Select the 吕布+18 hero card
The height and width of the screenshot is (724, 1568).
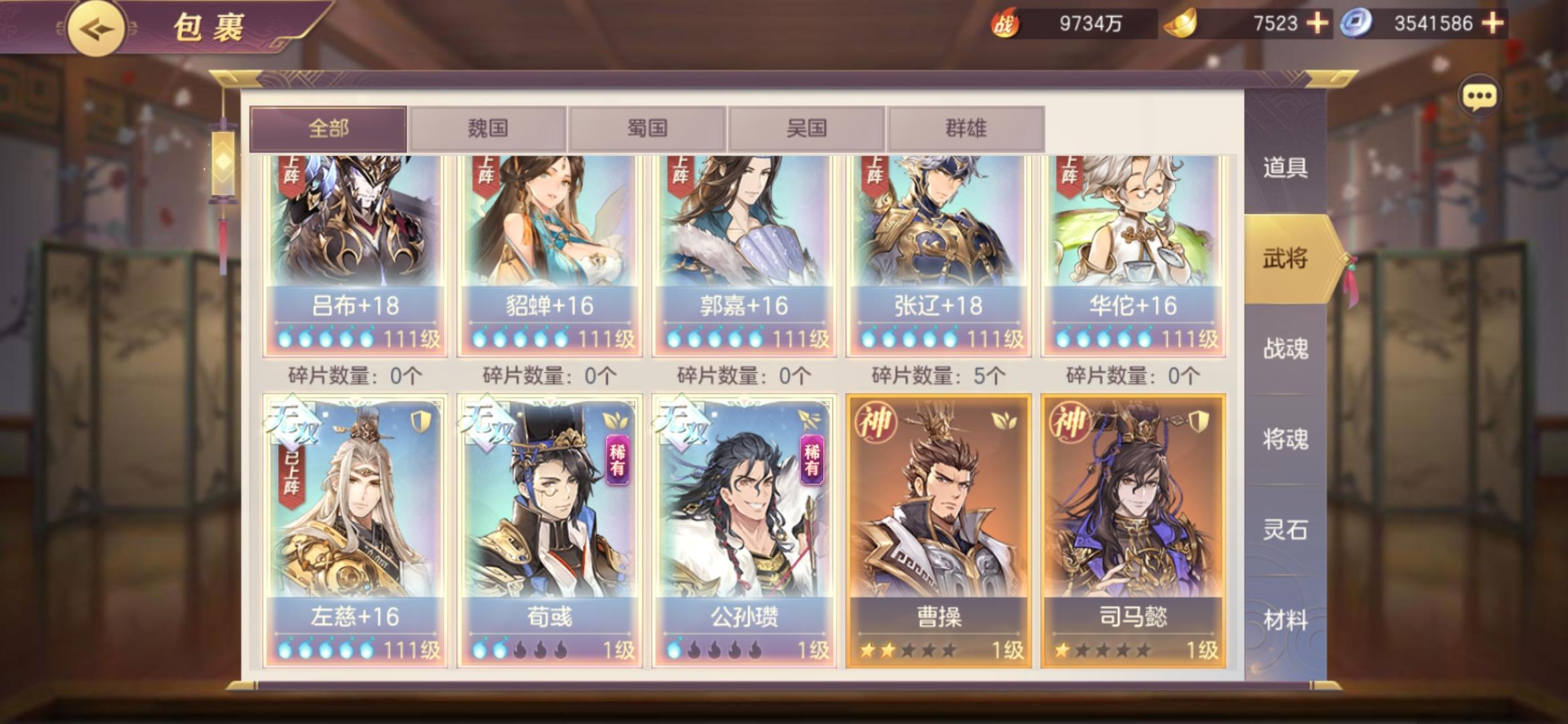(355, 255)
